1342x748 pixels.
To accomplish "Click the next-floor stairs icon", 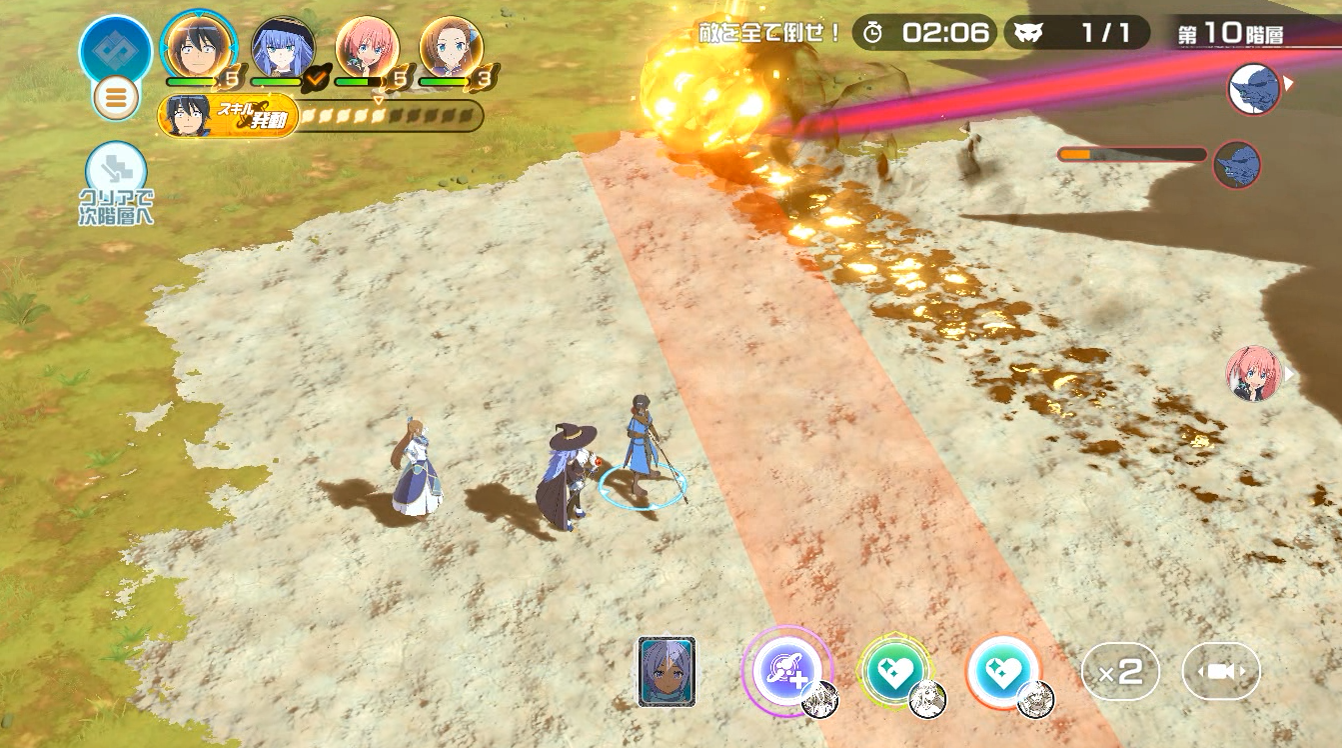I will click(116, 171).
